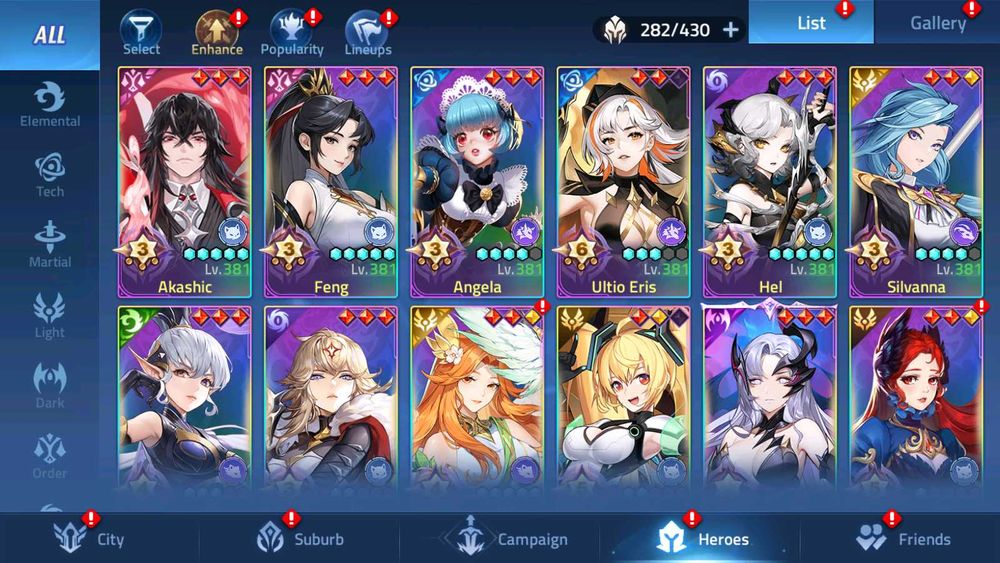Open the Enhance menu
Screen dimensions: 1000x563
pos(216,32)
